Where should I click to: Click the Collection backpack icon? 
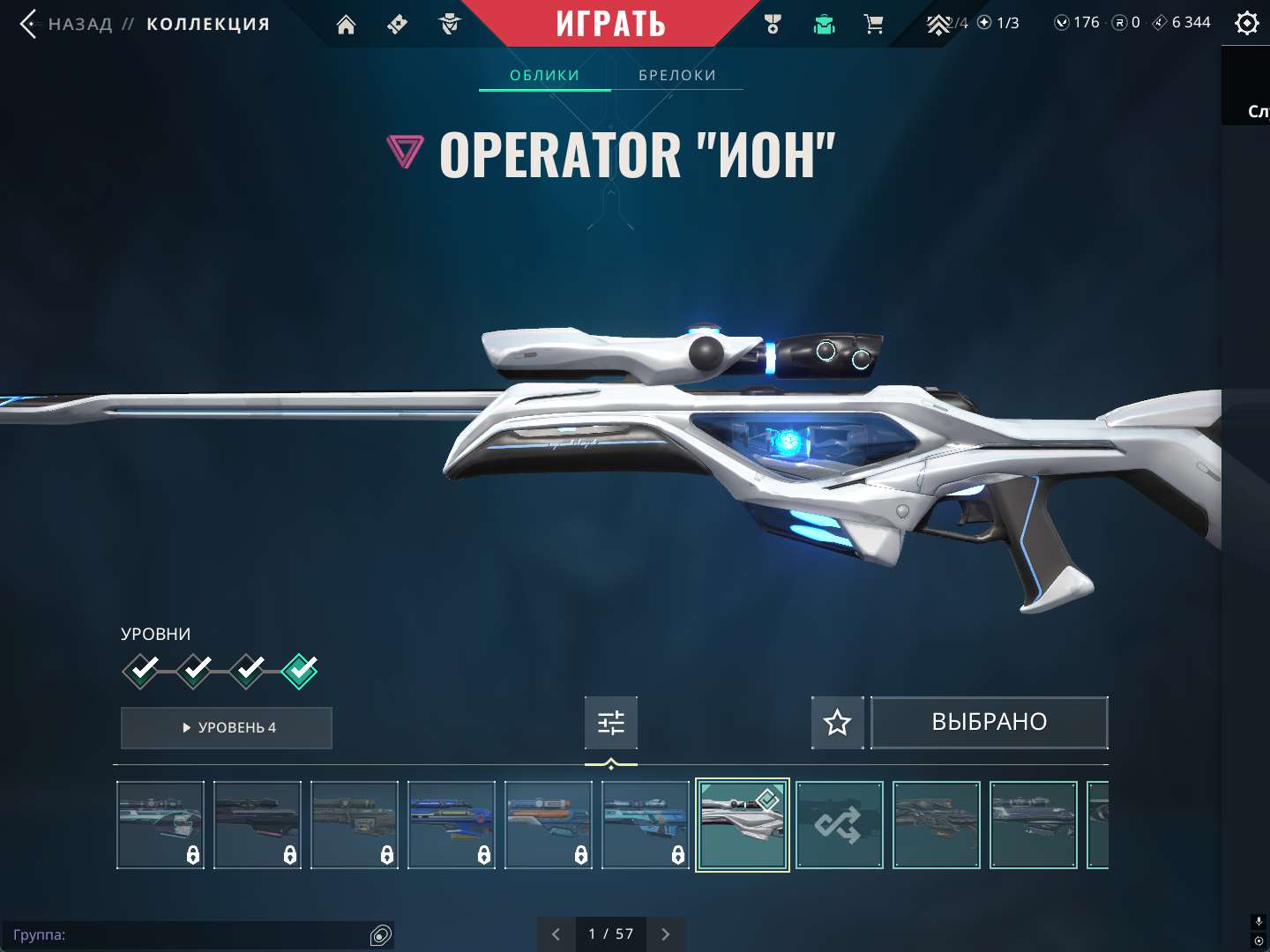tap(823, 24)
